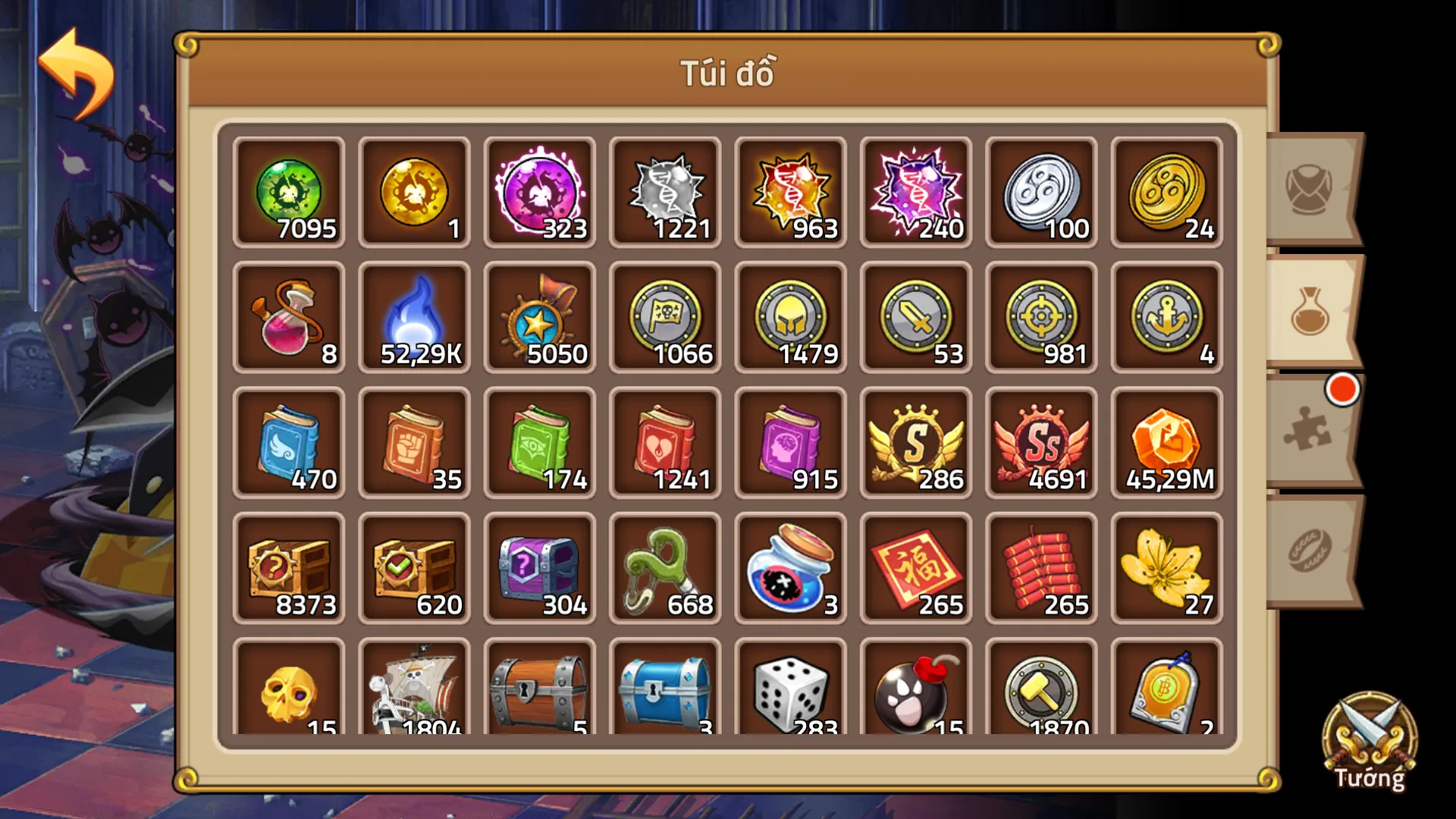Open the dice item showing 283
Image resolution: width=1456 pixels, height=819 pixels.
point(790,690)
